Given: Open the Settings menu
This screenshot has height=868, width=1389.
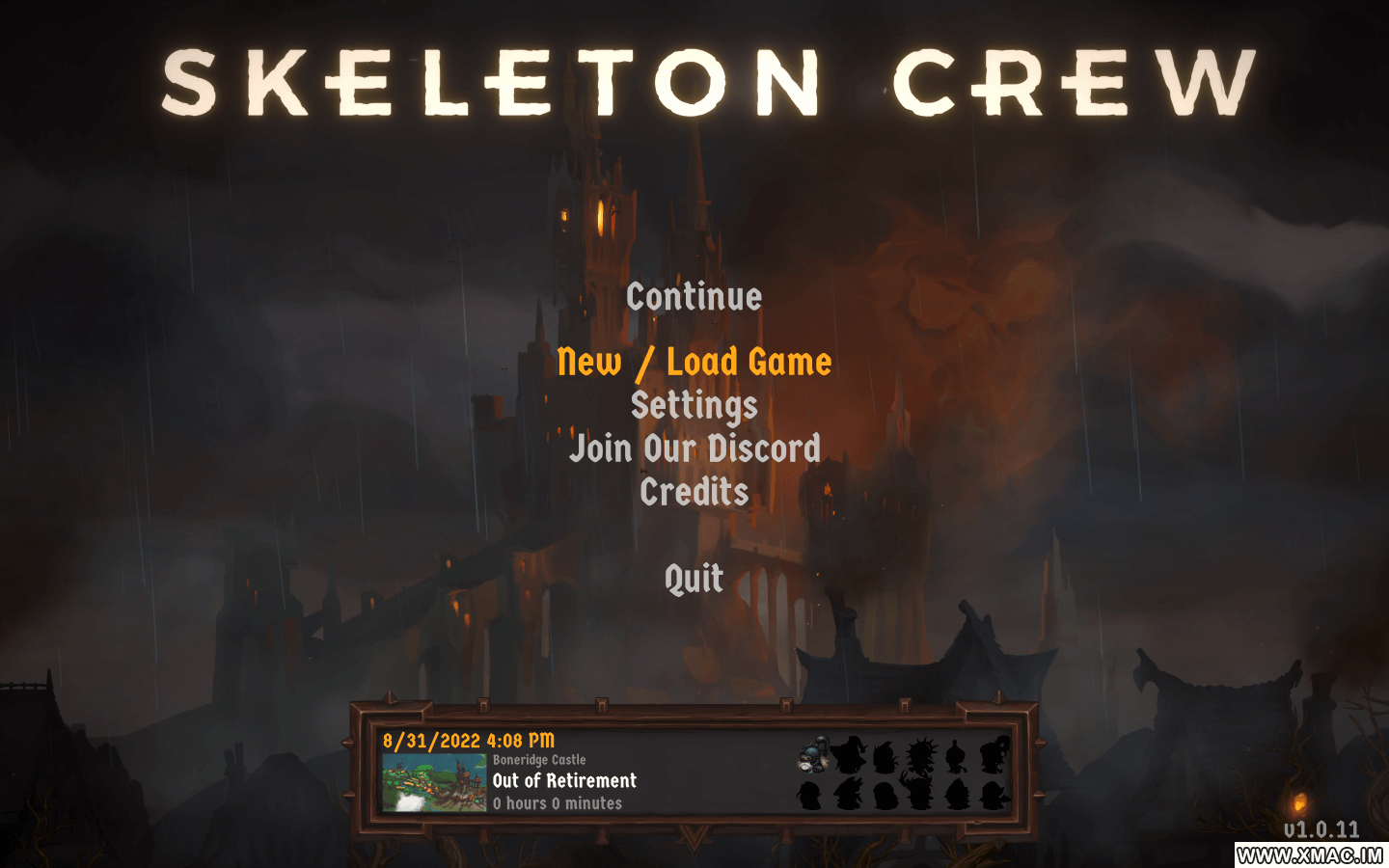Looking at the screenshot, I should pos(694,405).
